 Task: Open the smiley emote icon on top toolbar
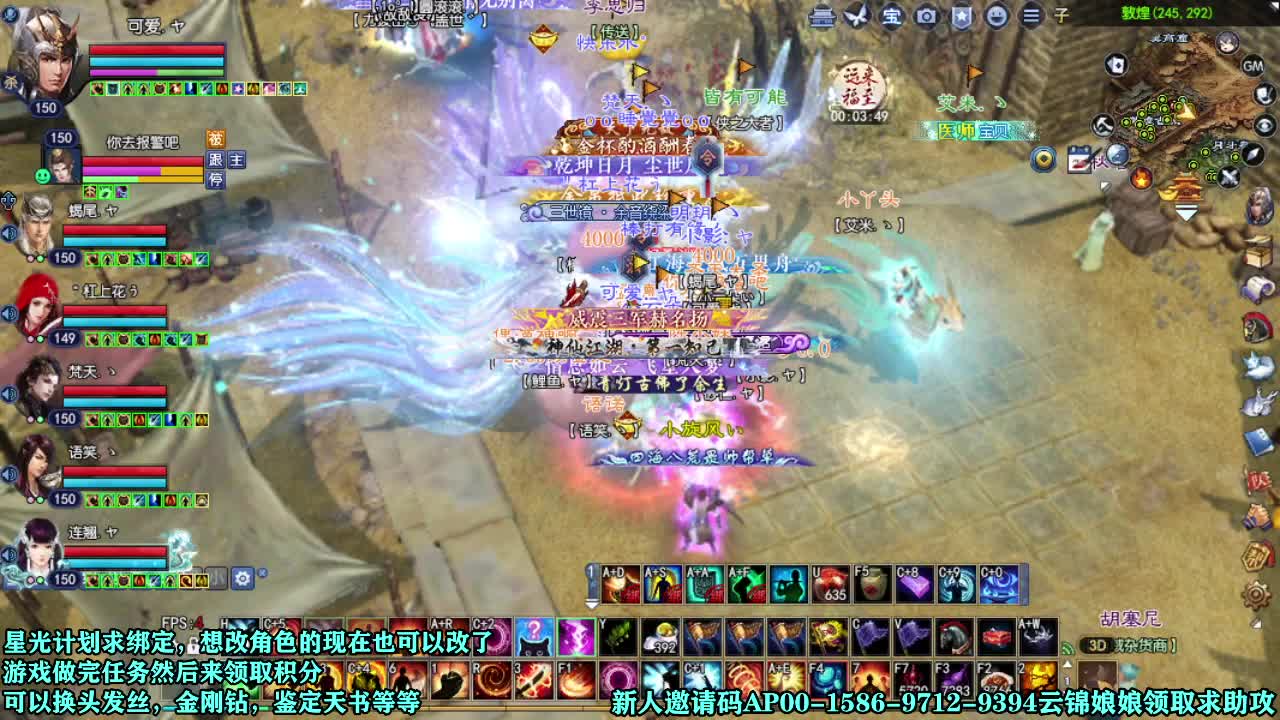click(997, 17)
